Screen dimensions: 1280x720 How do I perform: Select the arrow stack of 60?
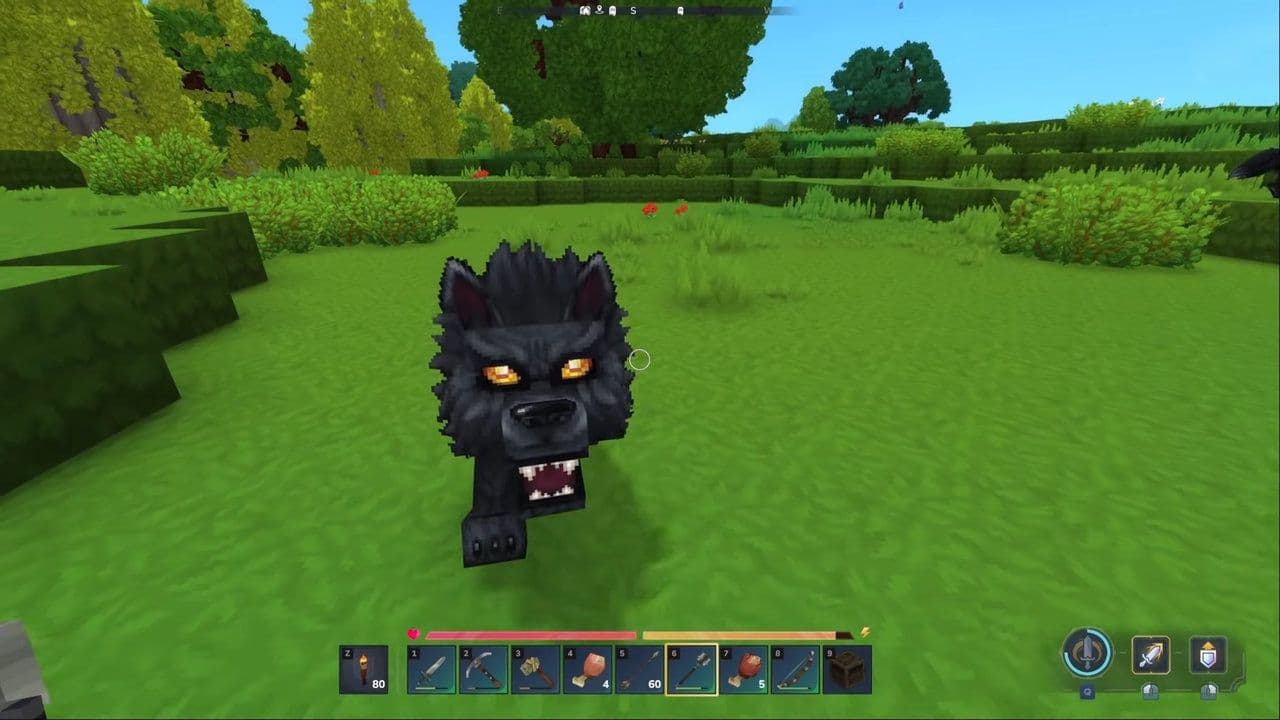click(639, 669)
